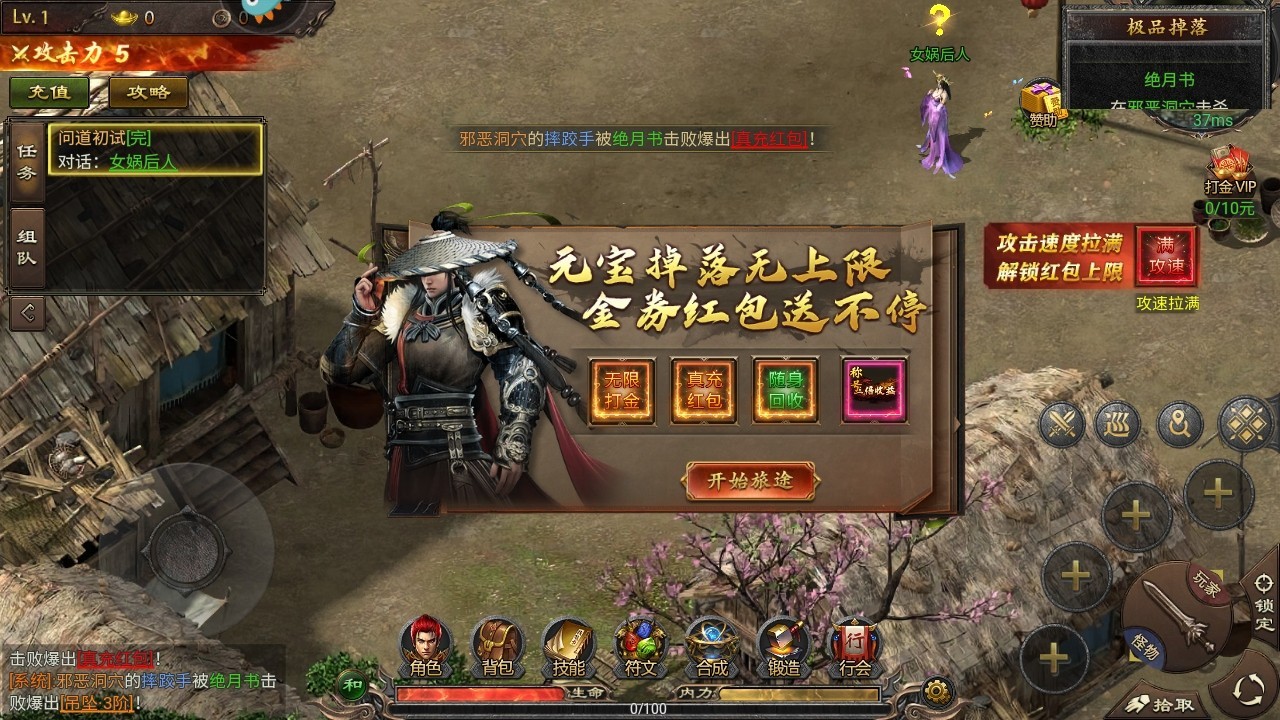Screen dimensions: 1280x720
Task: Open the 合成 (synthesis) menu
Action: (710, 648)
